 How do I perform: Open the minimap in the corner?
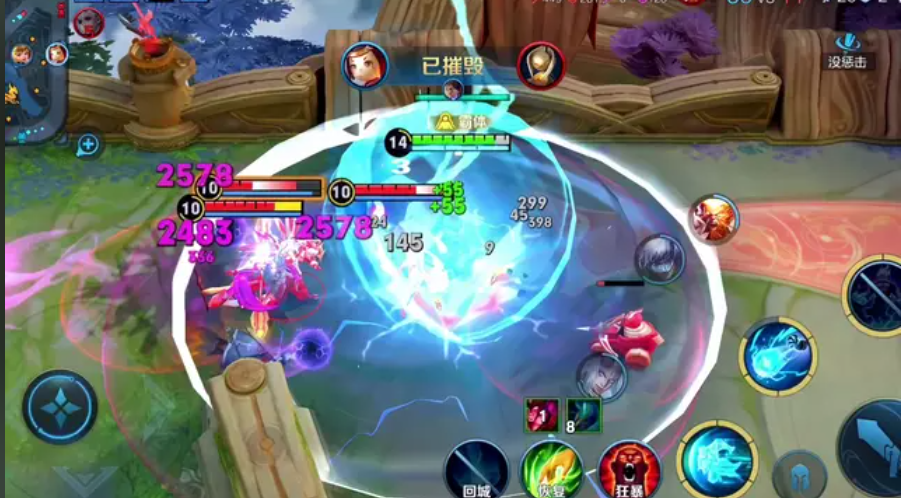35,70
